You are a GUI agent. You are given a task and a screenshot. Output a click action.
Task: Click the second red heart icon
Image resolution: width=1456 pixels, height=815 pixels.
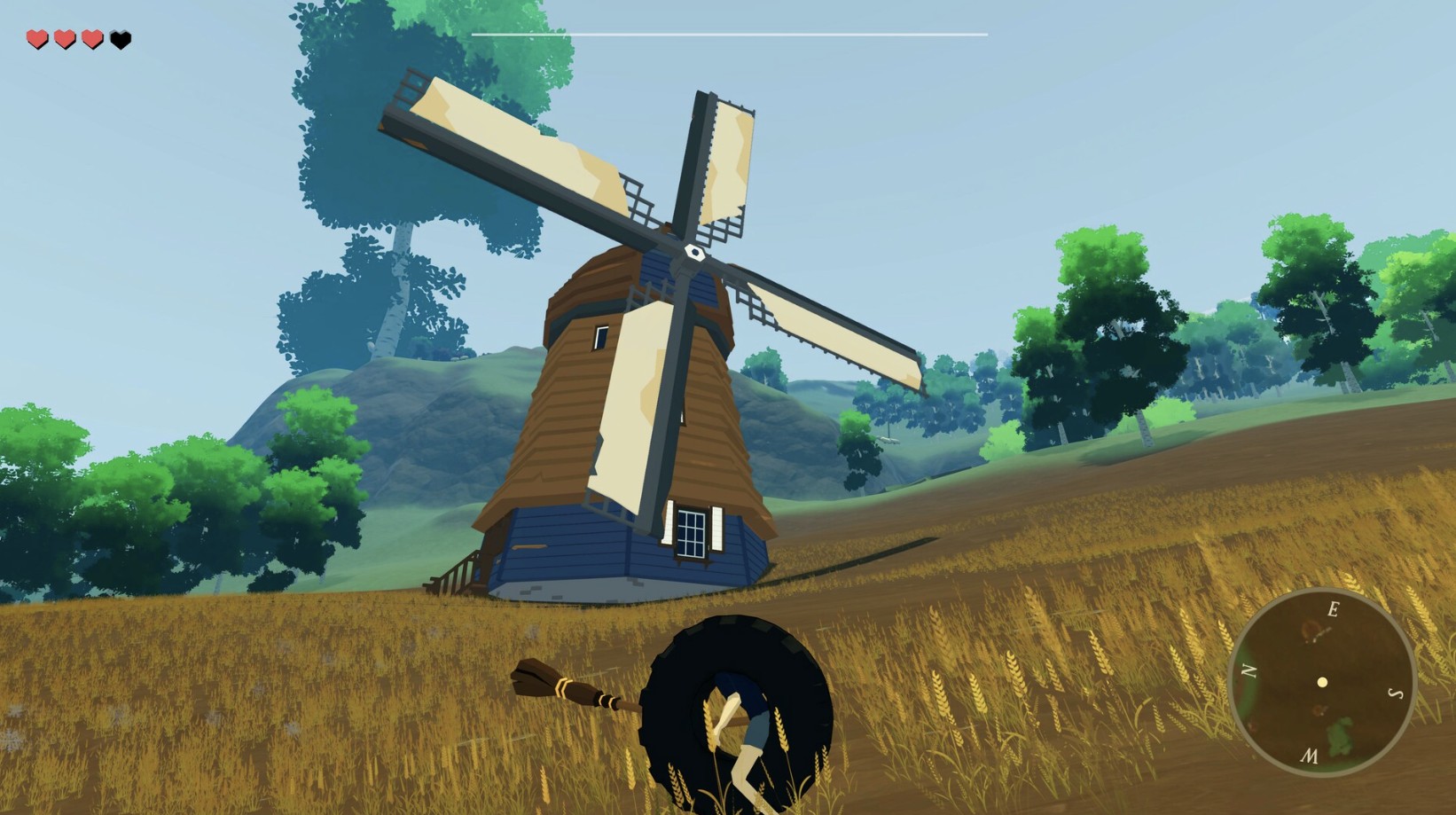pyautogui.click(x=63, y=38)
